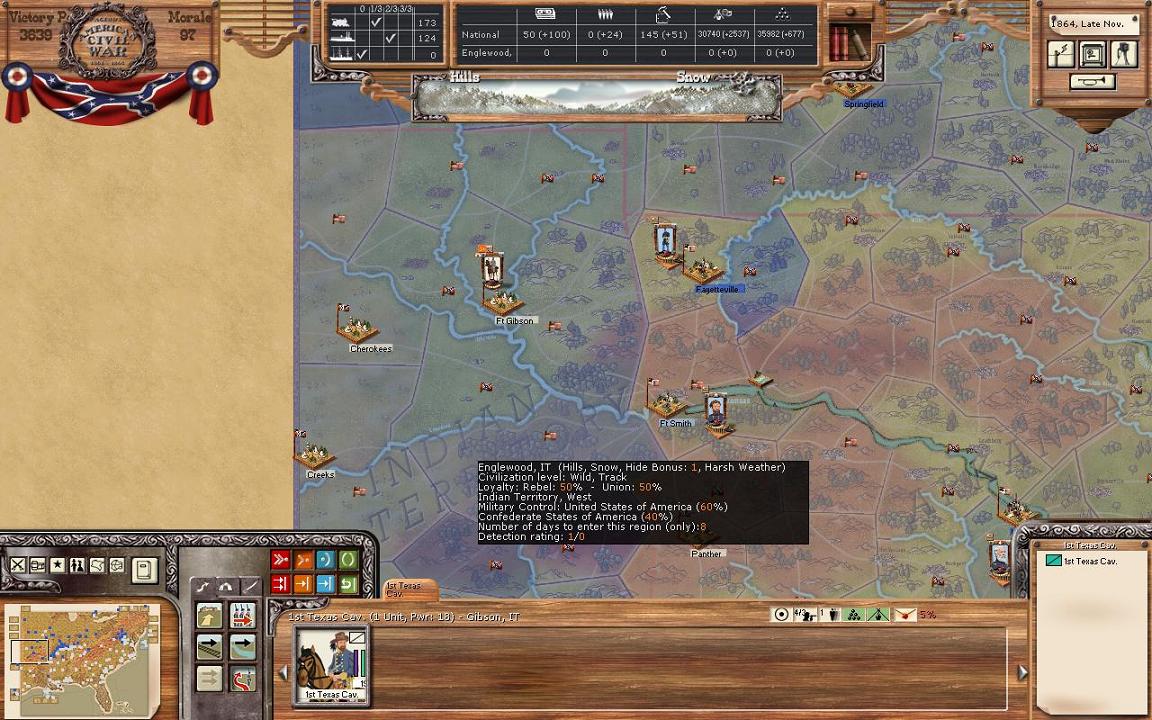Click the bugle end-turn button
The image size is (1152, 720).
point(1092,82)
